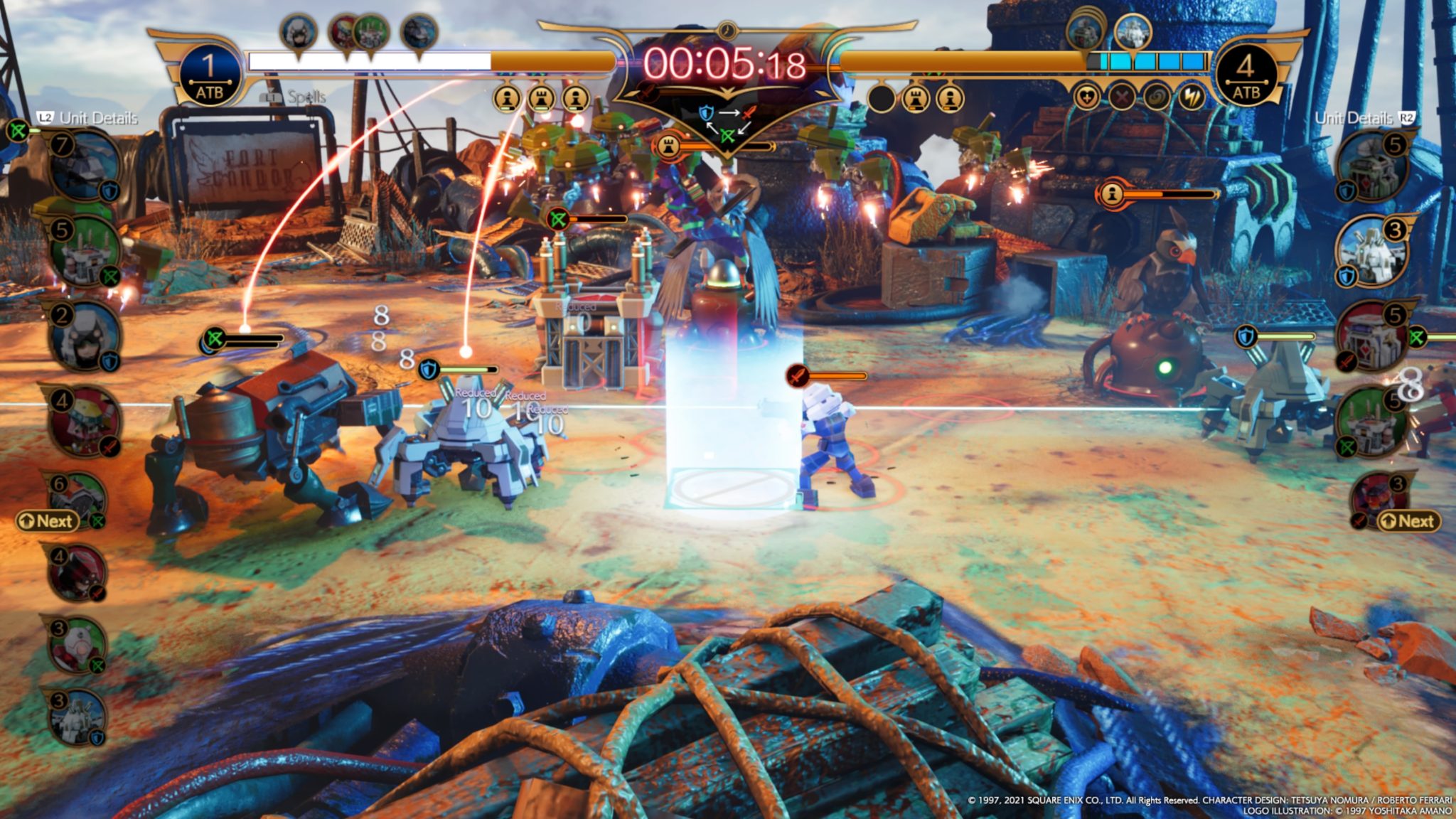Choose the cost-3 green ranged unit card on the left
1456x819 pixels.
click(77, 645)
